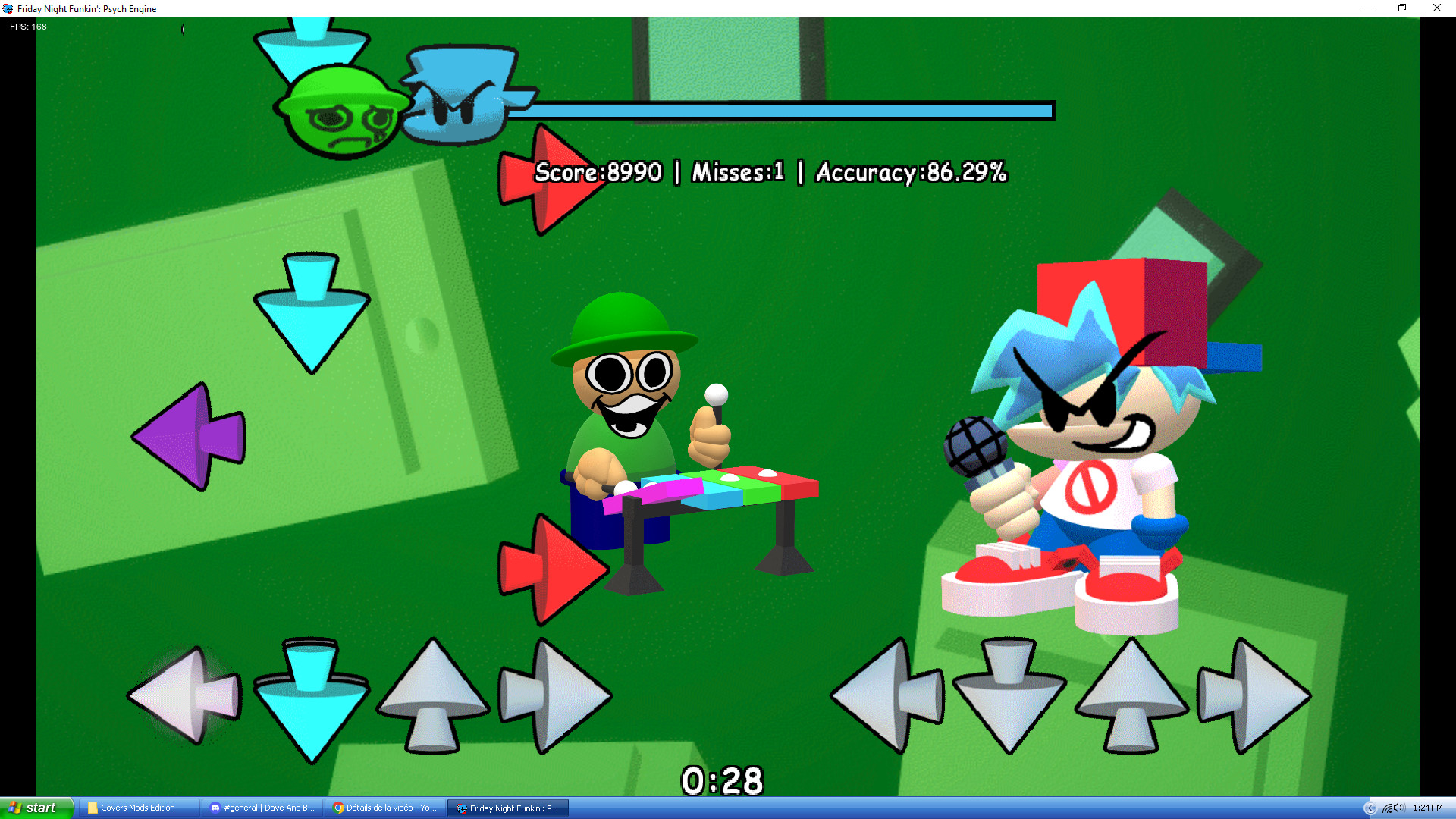
Task: Open the #general Dave And B taskbar window
Action: (262, 808)
